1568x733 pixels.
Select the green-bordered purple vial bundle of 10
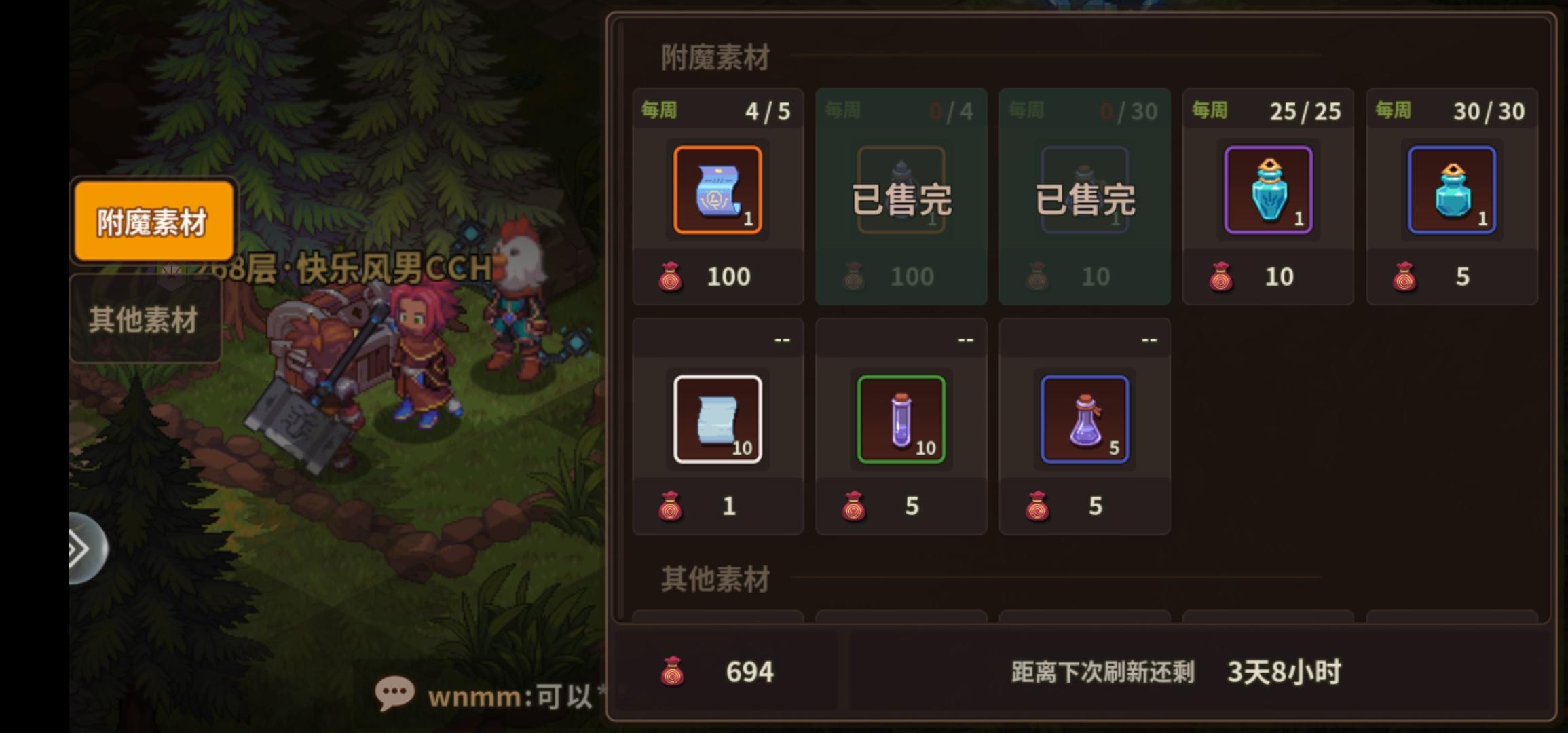pos(901,419)
